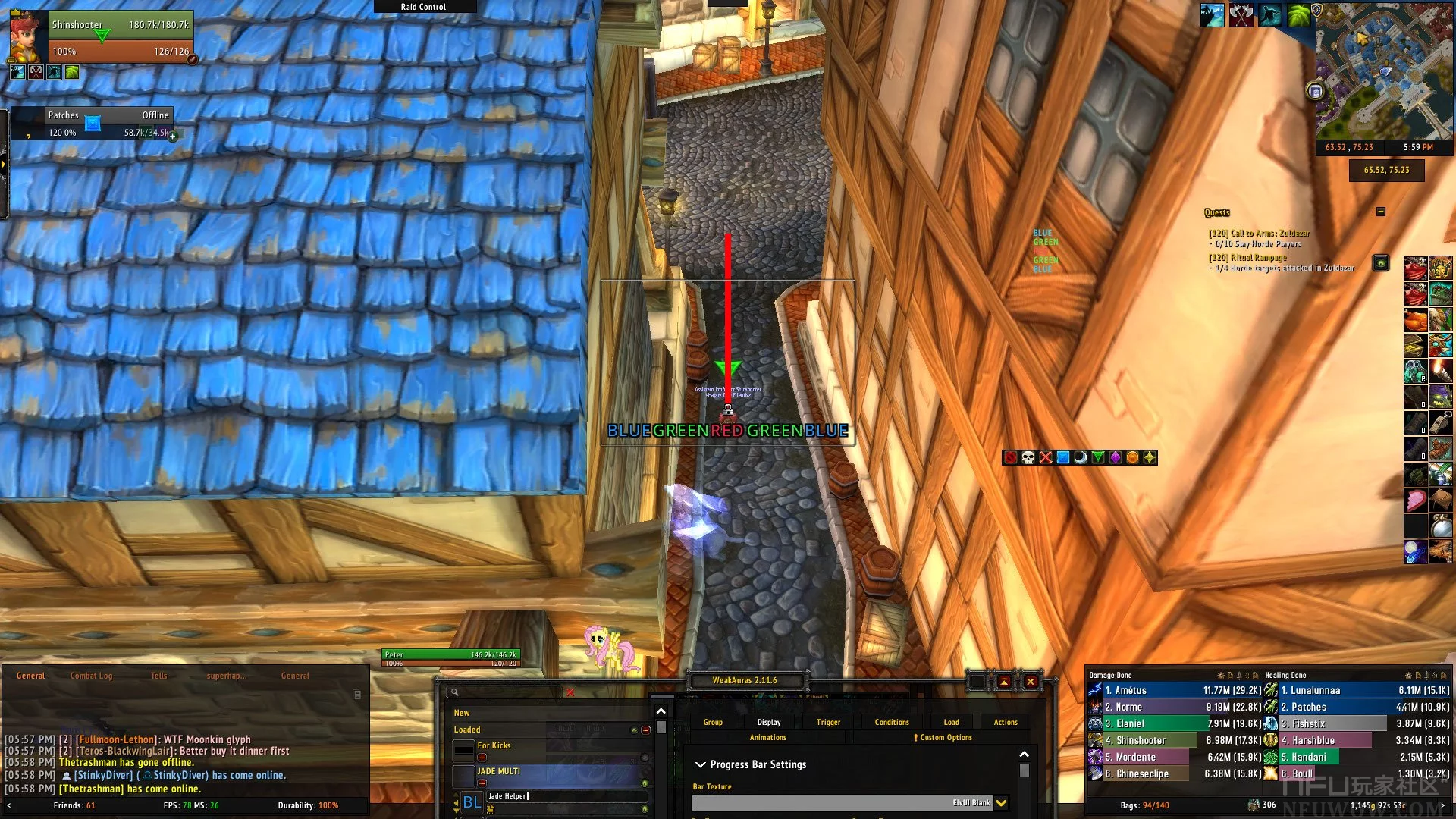Viewport: 1456px width, 819px height.
Task: Open the Custom Options tab
Action: [x=945, y=737]
